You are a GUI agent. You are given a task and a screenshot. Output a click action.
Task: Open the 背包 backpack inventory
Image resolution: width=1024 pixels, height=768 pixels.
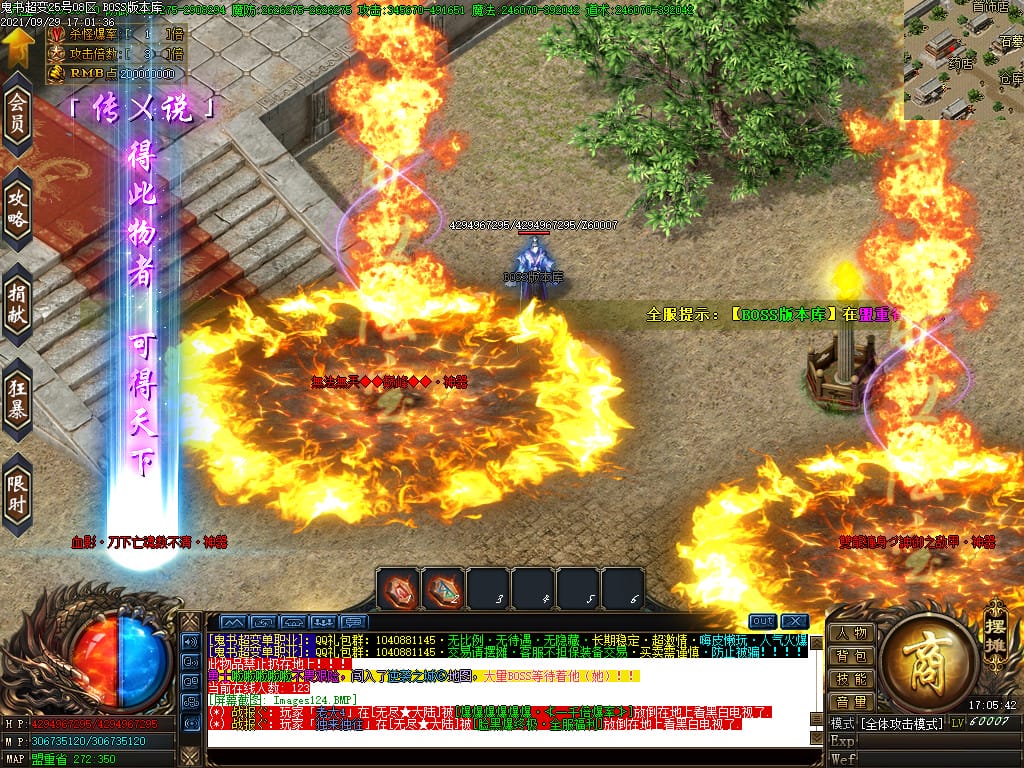tap(852, 657)
